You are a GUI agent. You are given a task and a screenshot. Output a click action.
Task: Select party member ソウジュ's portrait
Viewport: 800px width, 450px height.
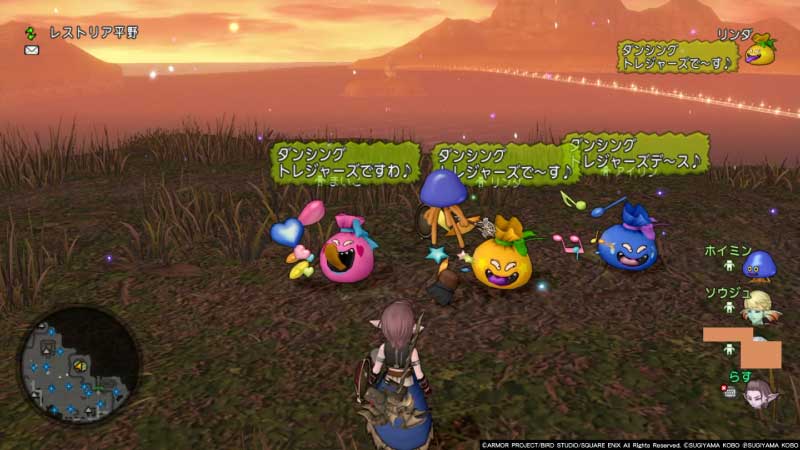[759, 306]
